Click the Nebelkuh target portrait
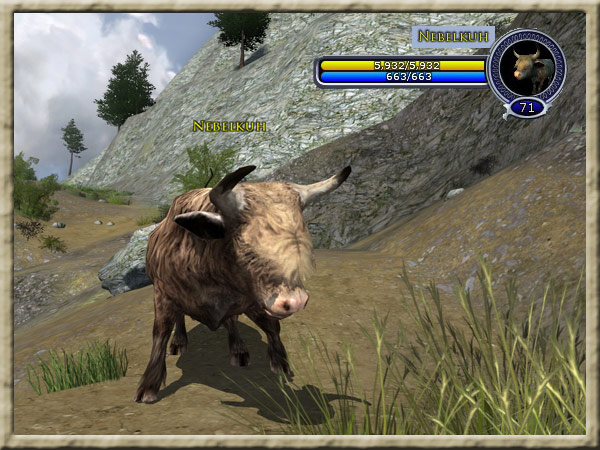 click(x=526, y=65)
